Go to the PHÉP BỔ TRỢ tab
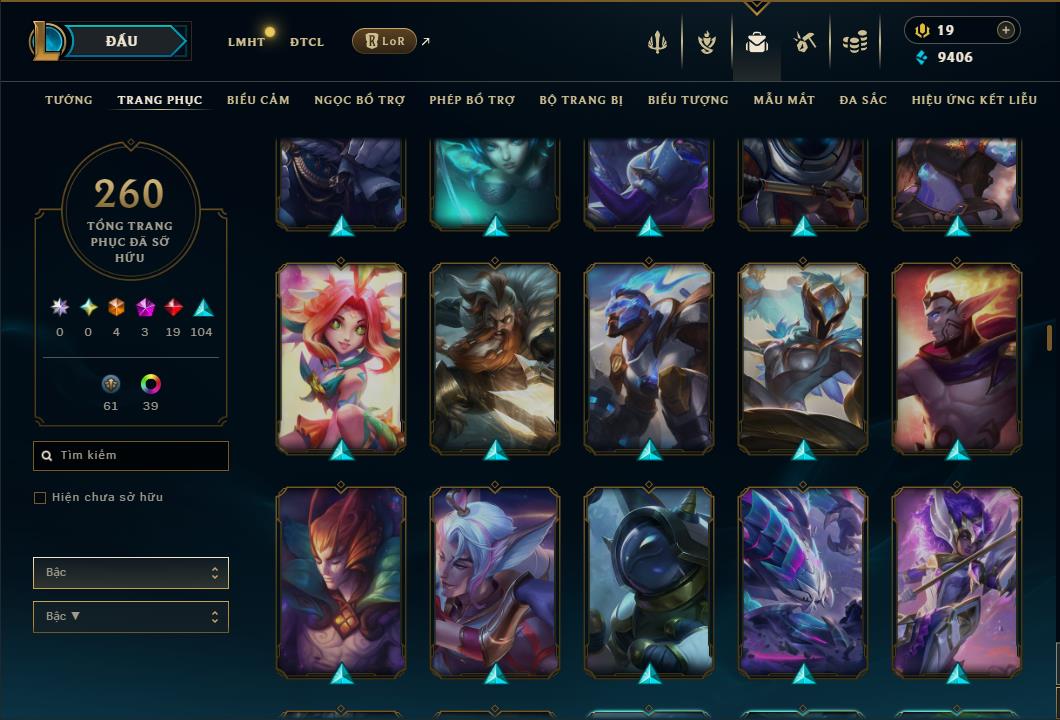 coord(472,100)
